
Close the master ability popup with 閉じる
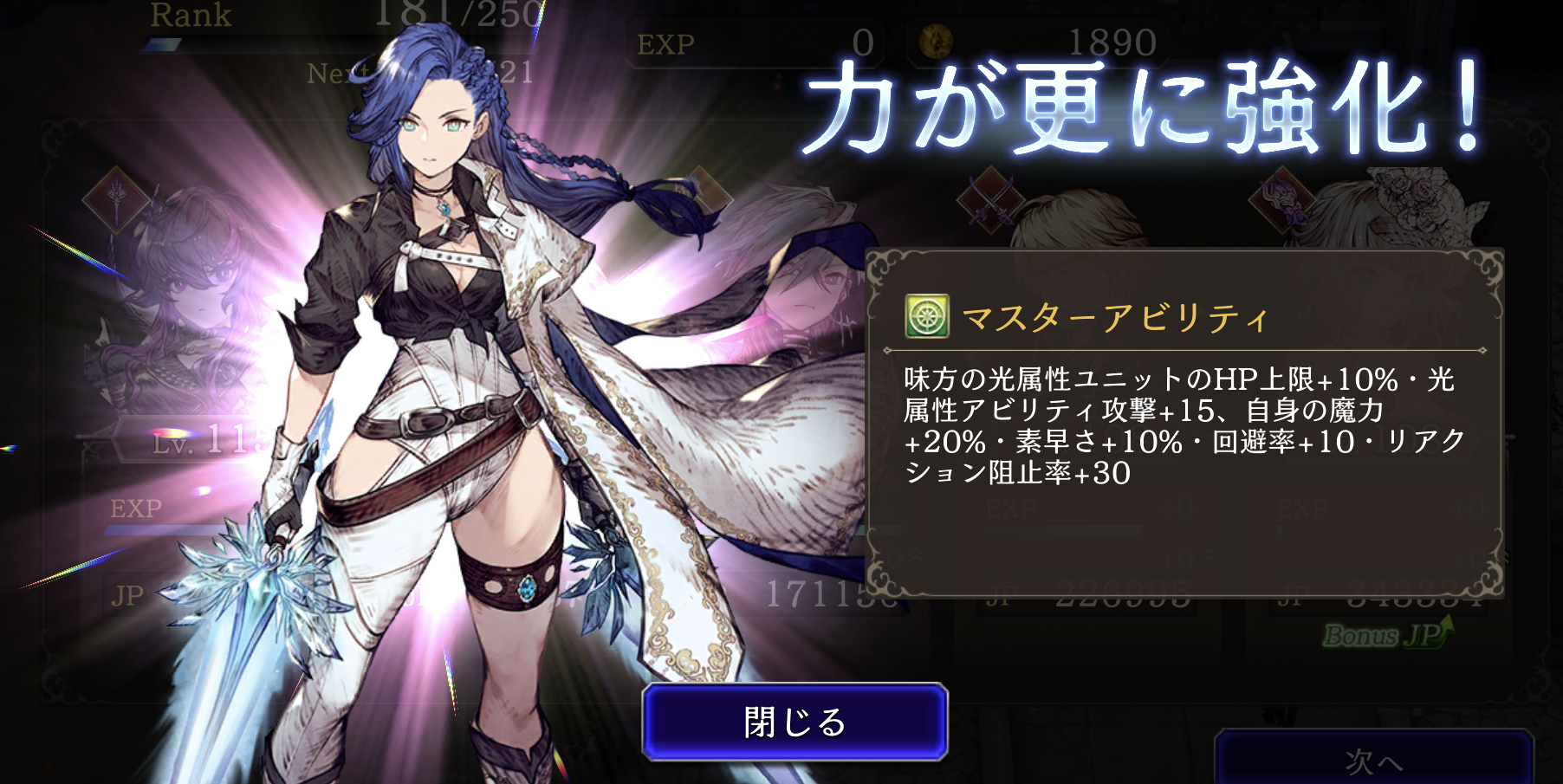[794, 722]
